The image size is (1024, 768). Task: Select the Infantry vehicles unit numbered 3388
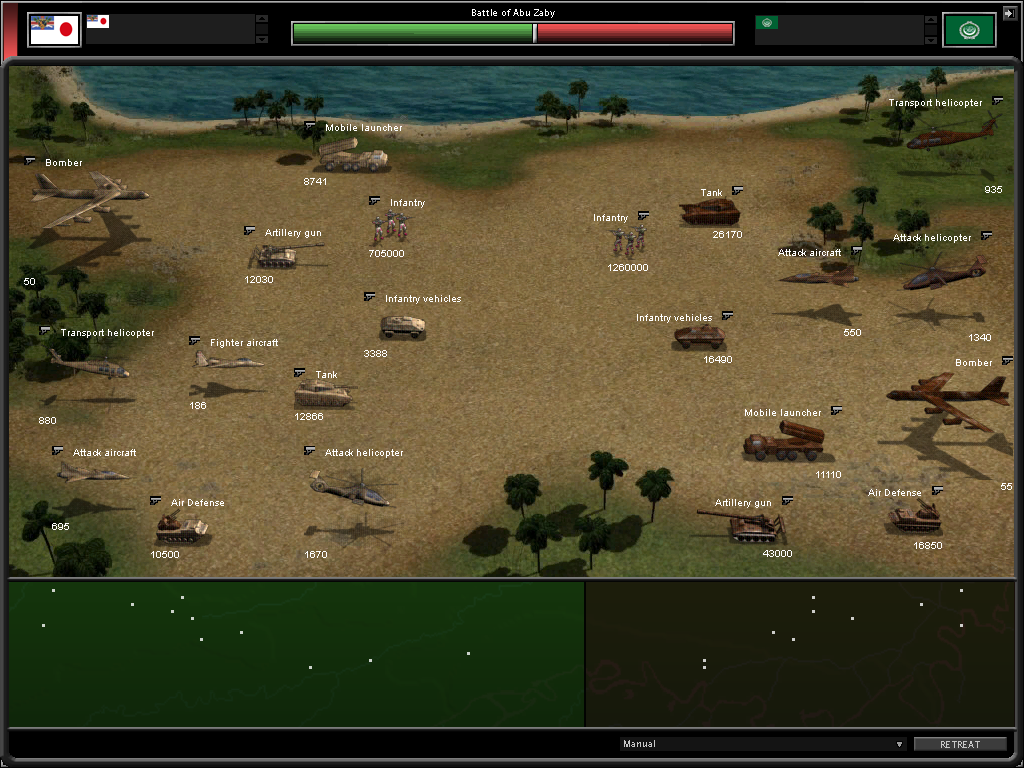(403, 326)
